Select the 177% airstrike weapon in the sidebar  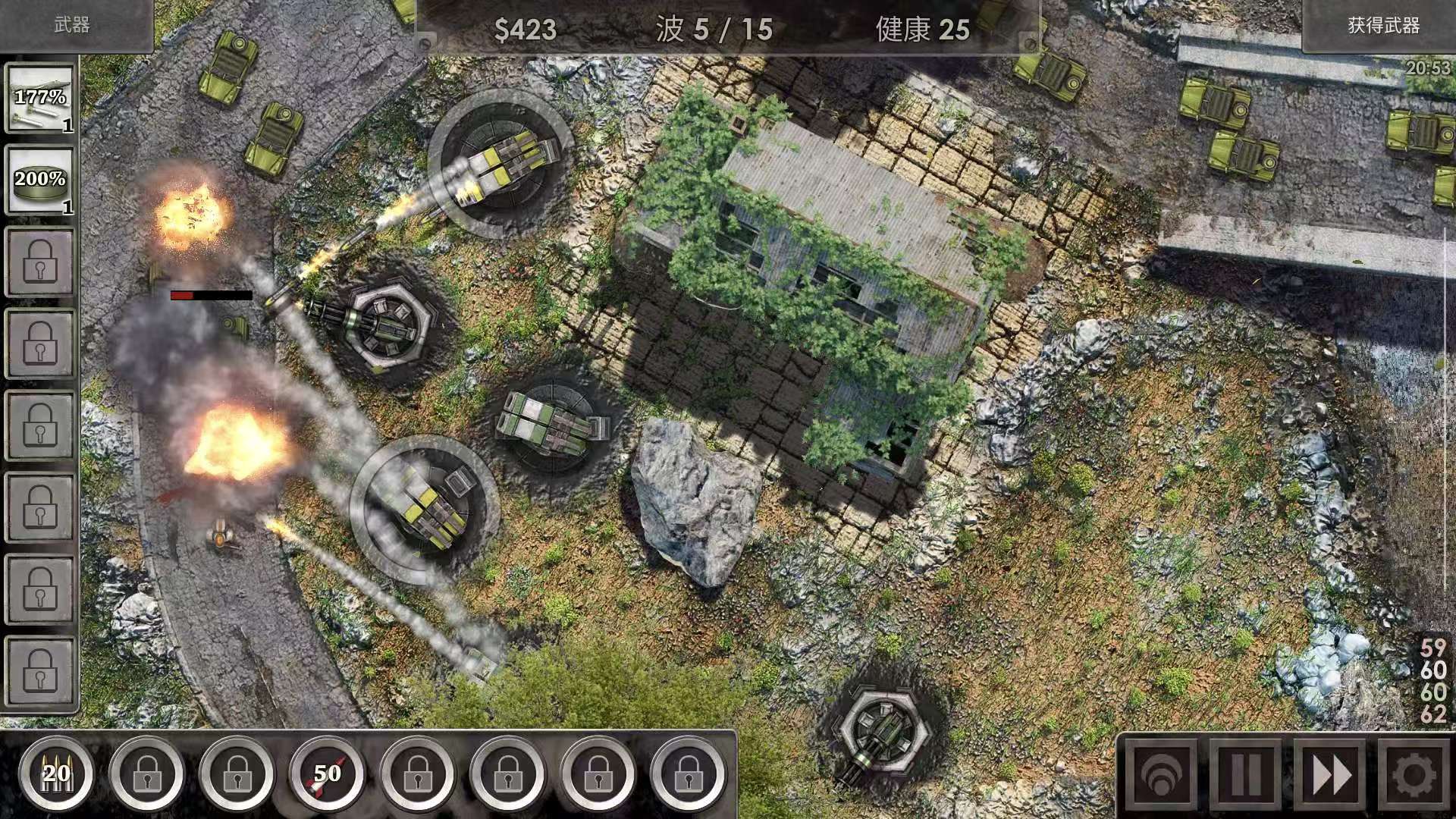pos(39,99)
